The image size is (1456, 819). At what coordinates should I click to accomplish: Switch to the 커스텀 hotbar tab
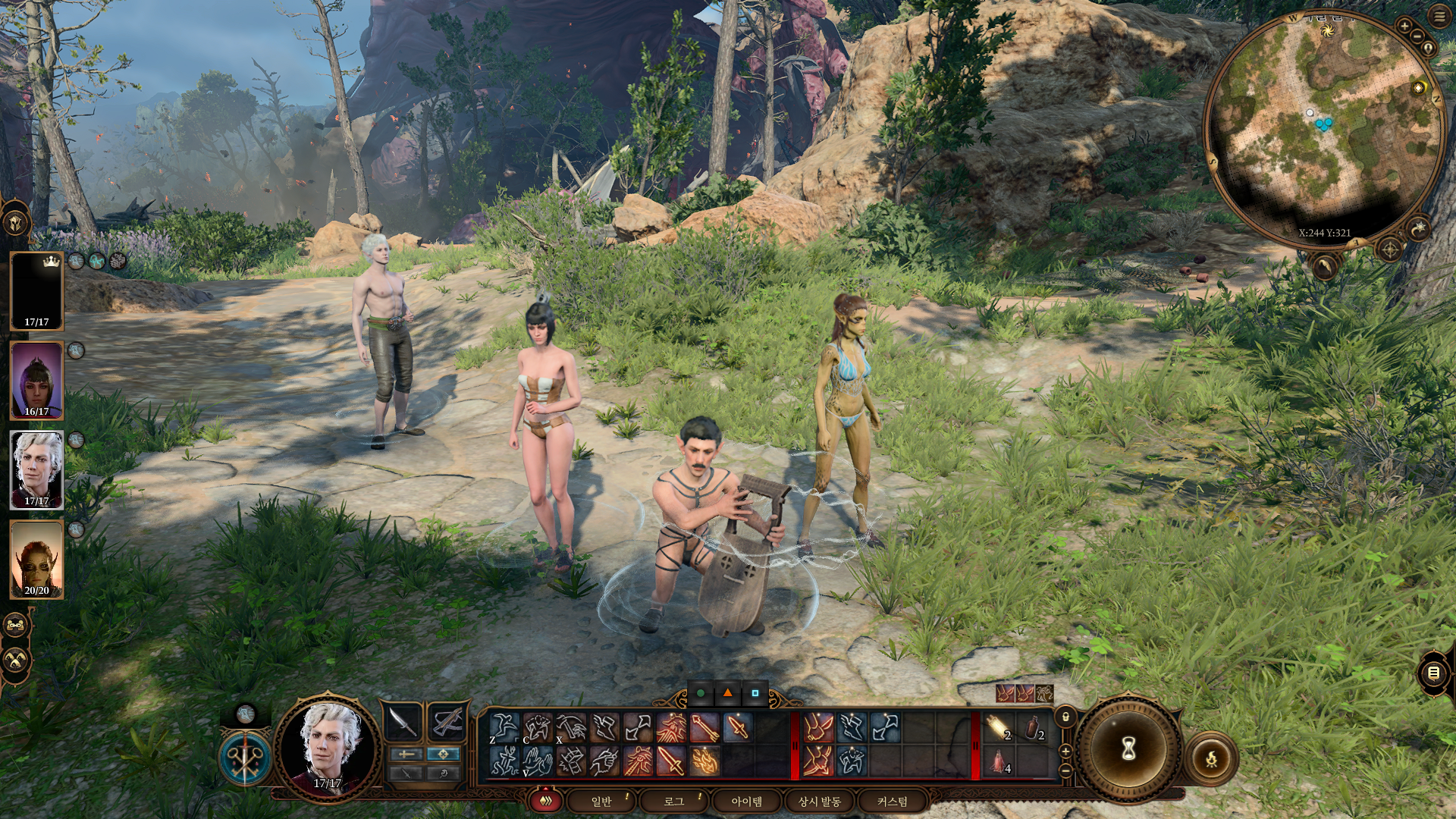point(892,801)
